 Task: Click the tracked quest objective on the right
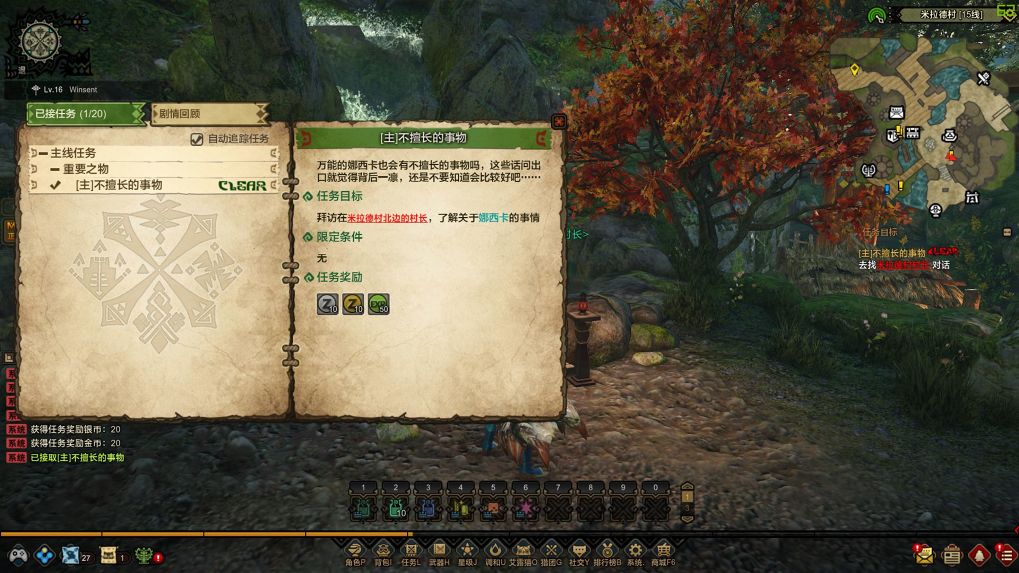(904, 260)
